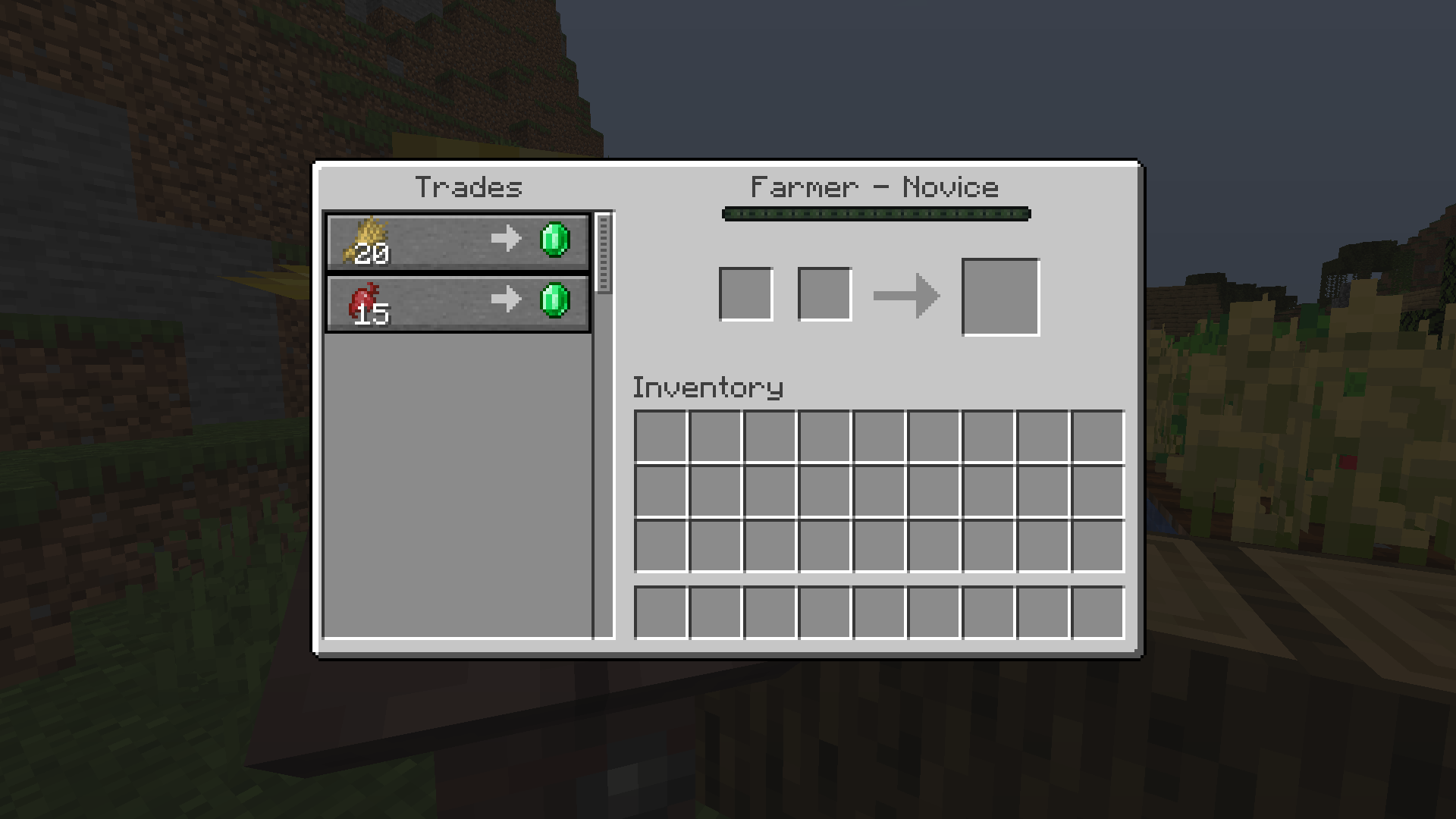The width and height of the screenshot is (1456, 819).
Task: Toggle selection of the second trade offer
Action: coord(455,303)
